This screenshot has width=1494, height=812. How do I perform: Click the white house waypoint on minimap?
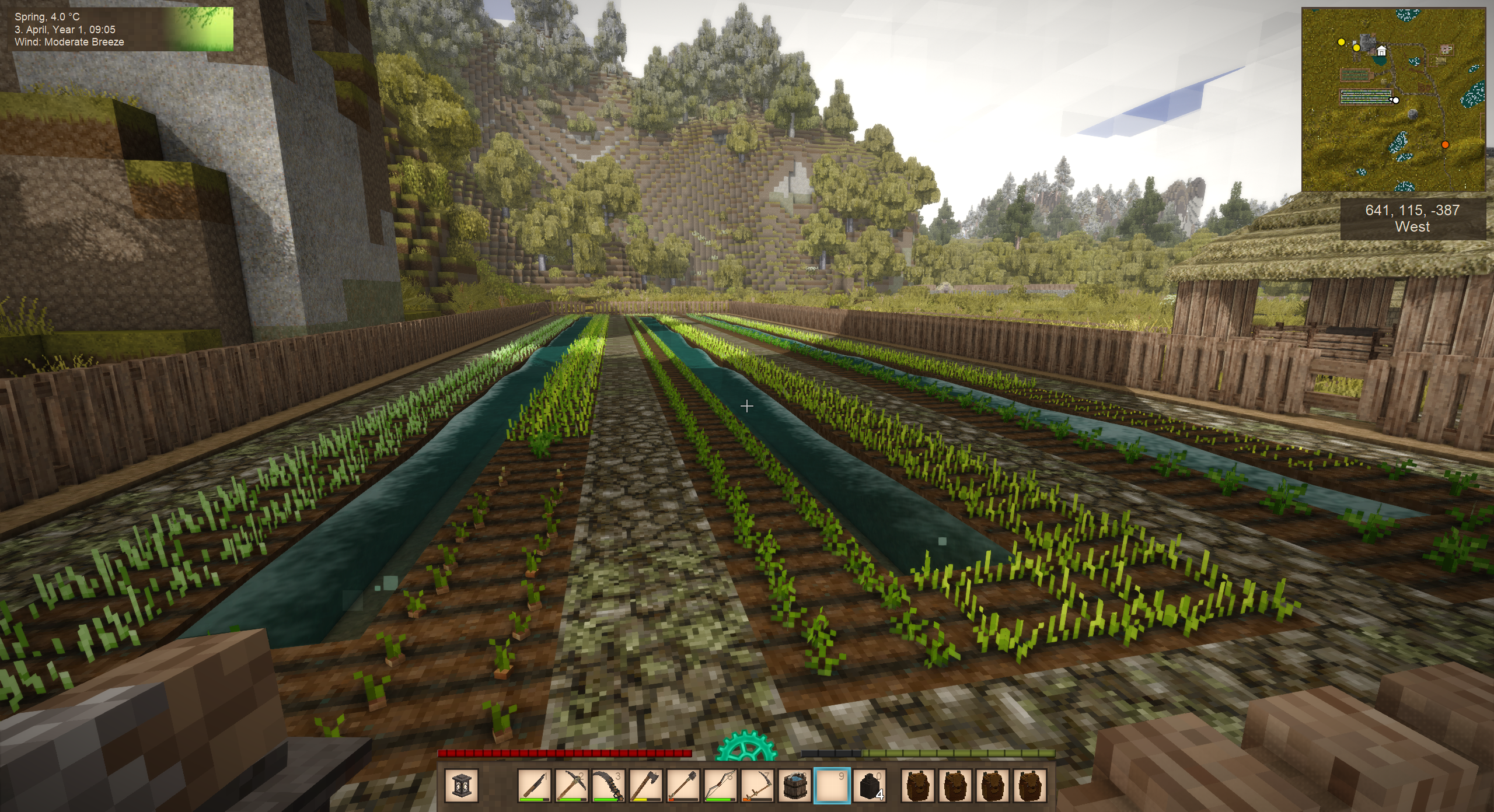pyautogui.click(x=1381, y=51)
